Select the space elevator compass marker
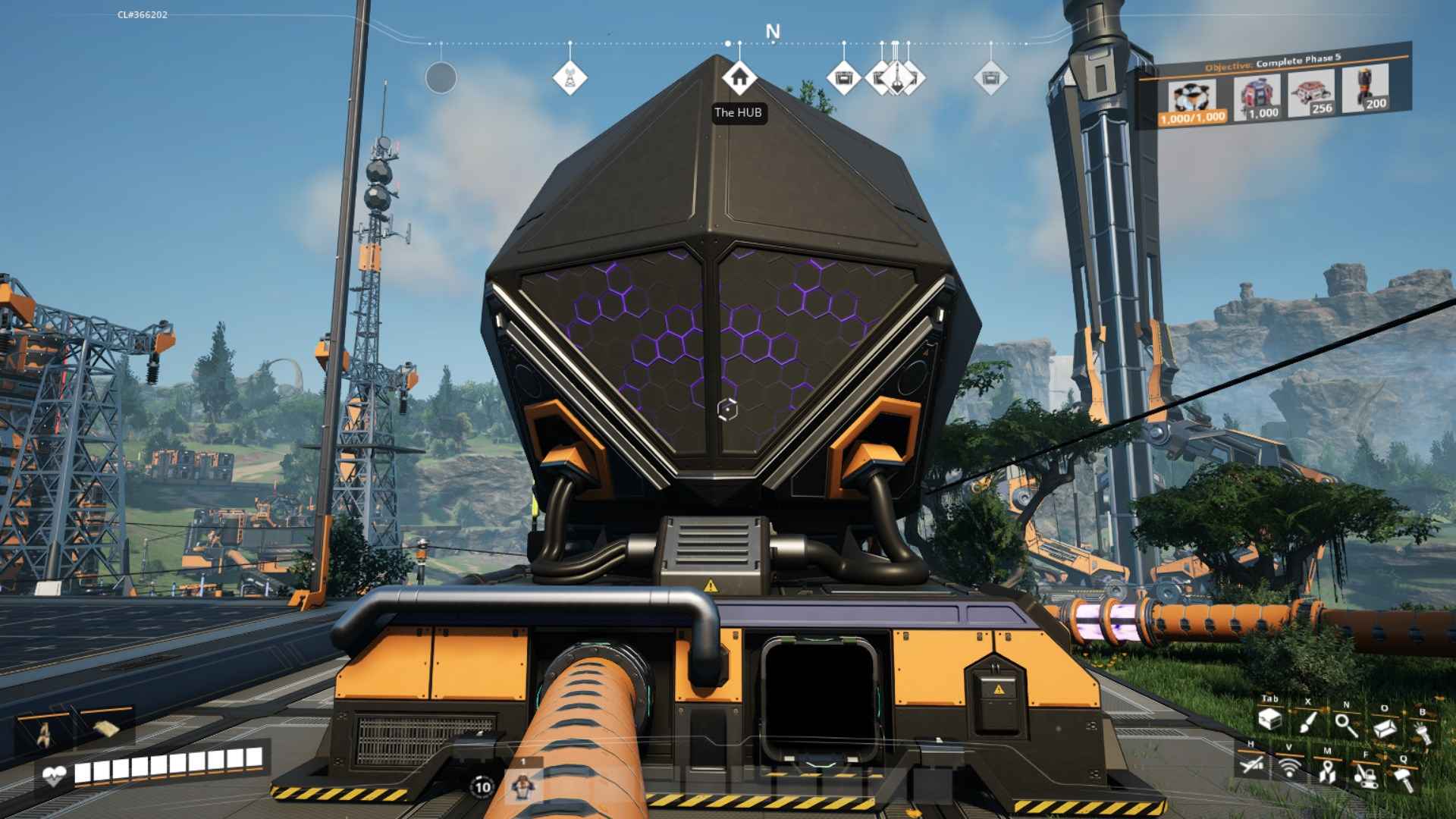The height and width of the screenshot is (819, 1456). 896,77
